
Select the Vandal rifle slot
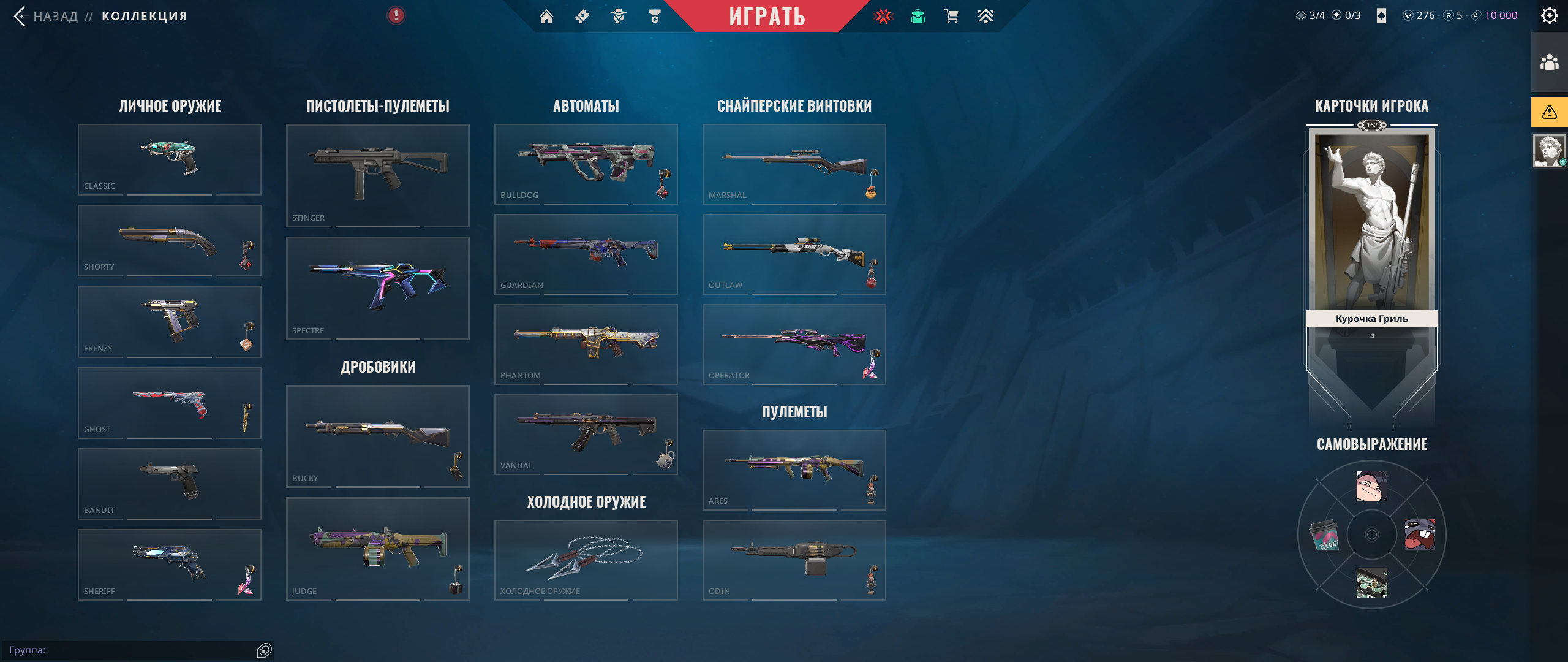586,434
